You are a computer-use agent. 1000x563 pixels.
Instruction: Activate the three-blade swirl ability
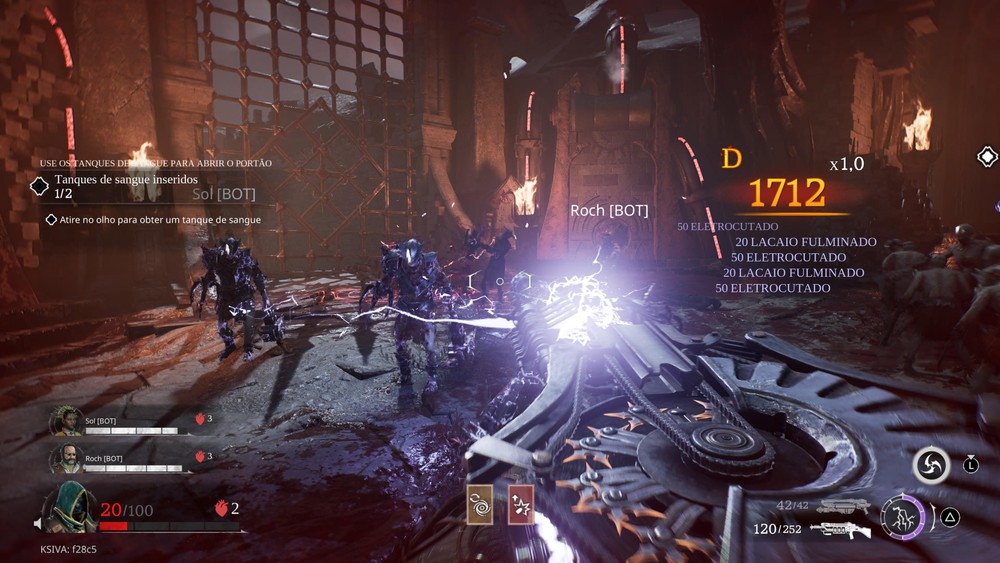[x=930, y=465]
